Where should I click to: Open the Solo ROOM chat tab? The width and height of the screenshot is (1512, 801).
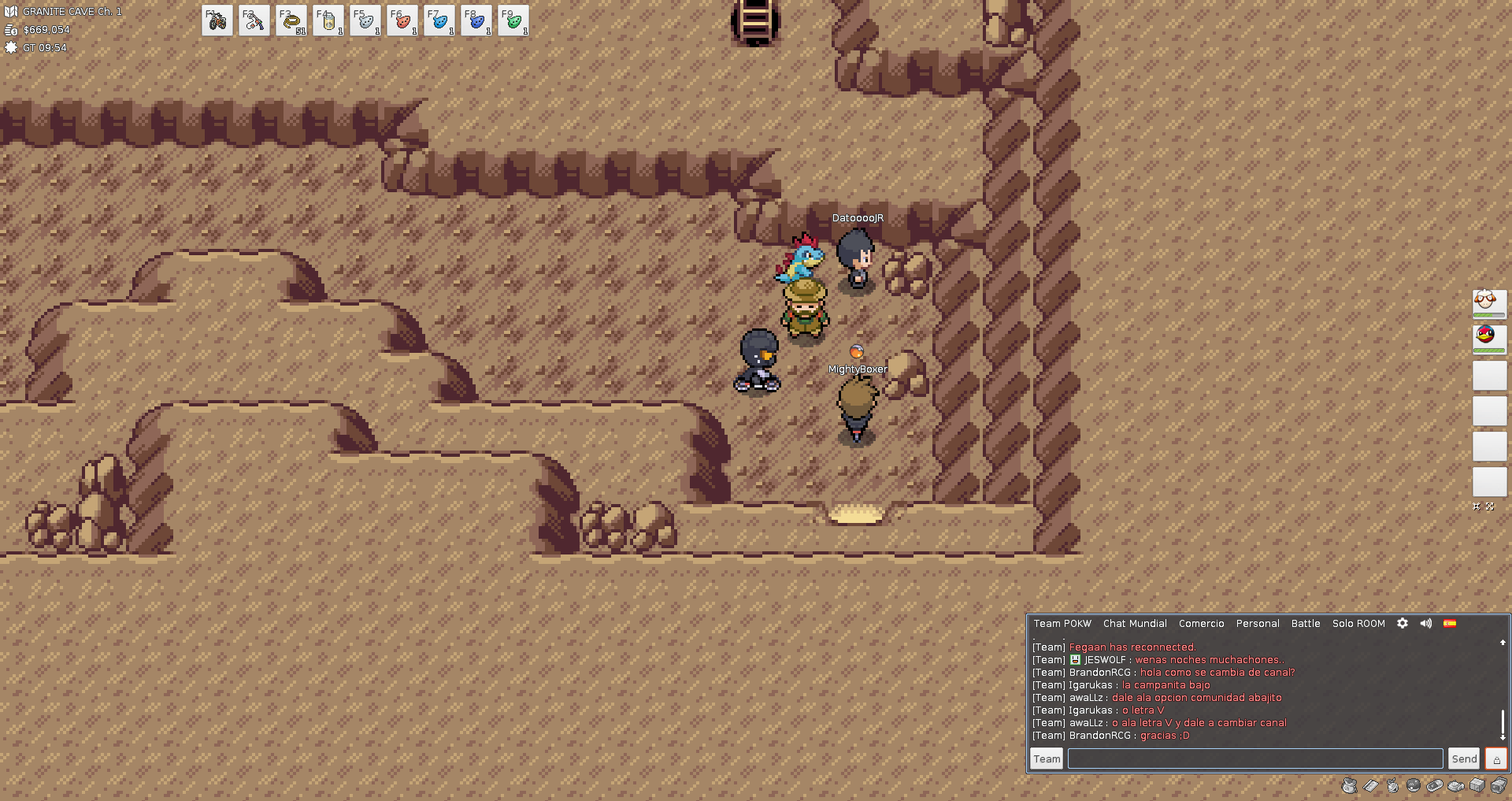(1358, 624)
